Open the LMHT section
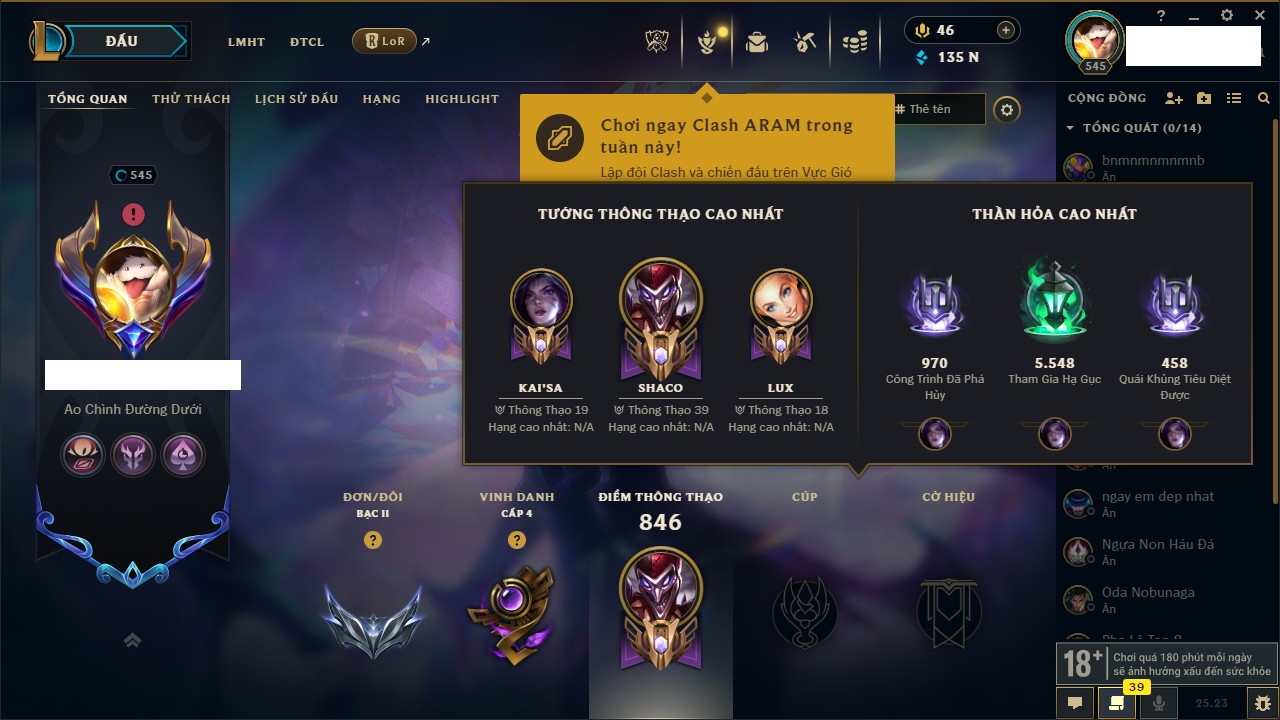The width and height of the screenshot is (1280, 720). [246, 42]
